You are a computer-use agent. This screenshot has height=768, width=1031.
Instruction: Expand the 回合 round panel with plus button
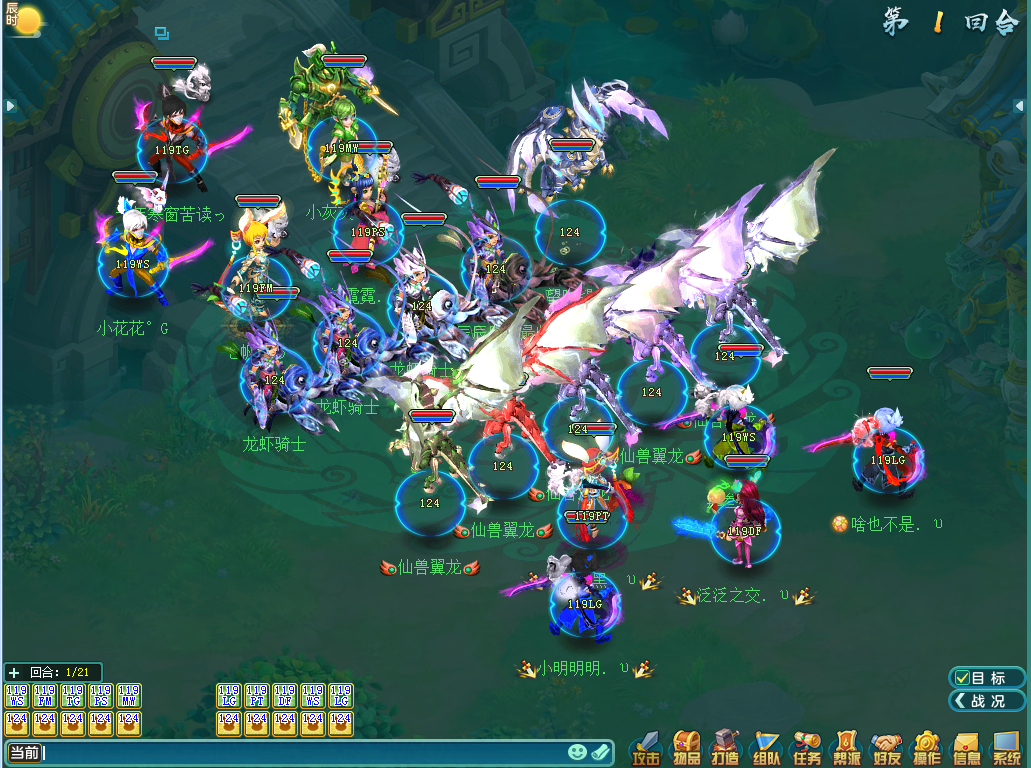pyautogui.click(x=13, y=673)
